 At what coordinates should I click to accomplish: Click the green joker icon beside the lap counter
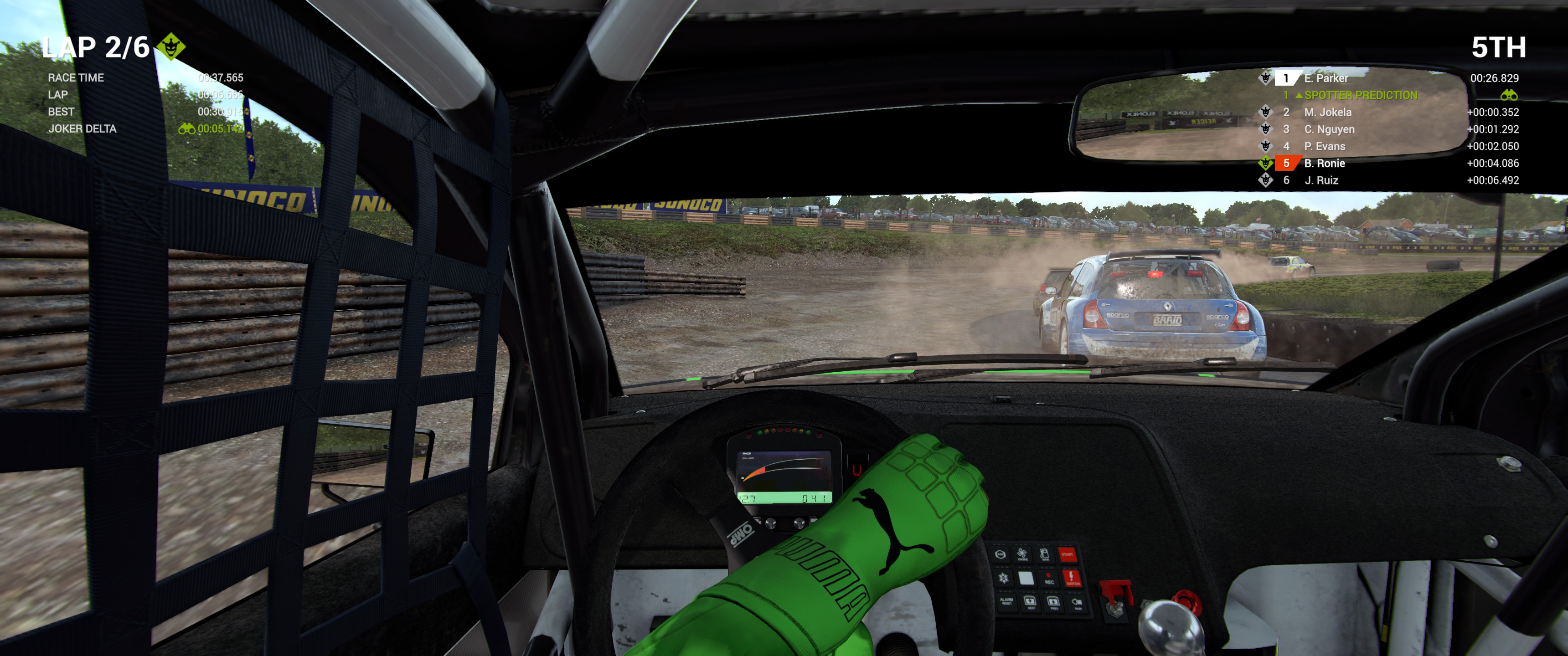tap(171, 46)
